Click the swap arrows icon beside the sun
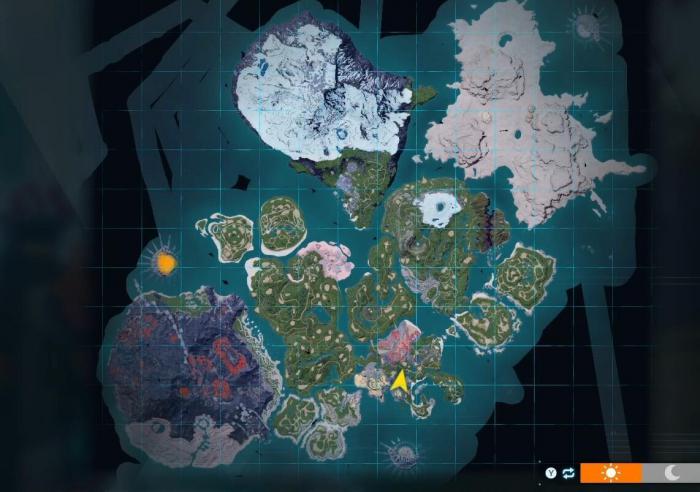 [569, 472]
